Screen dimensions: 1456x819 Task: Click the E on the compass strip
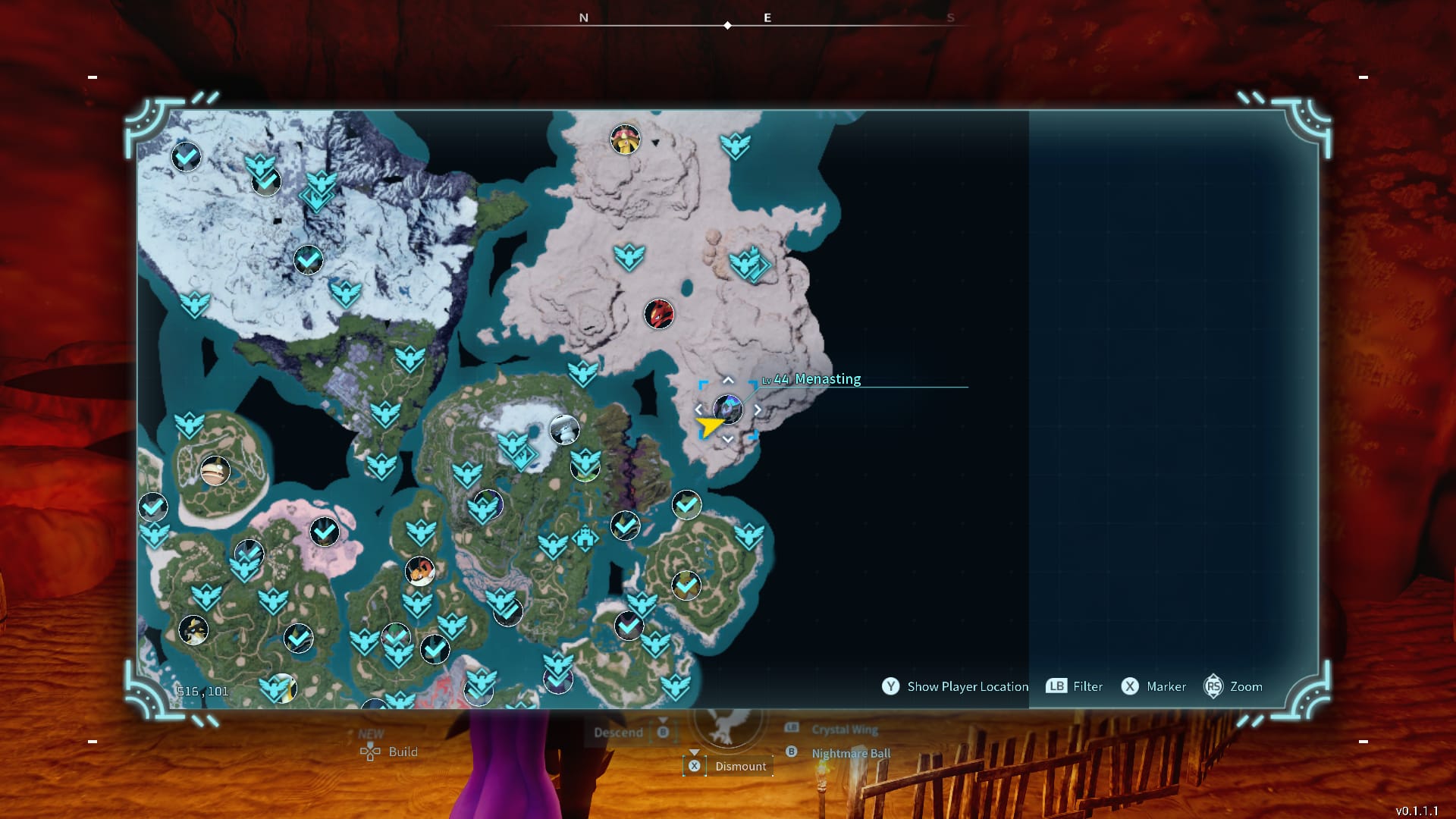point(767,17)
